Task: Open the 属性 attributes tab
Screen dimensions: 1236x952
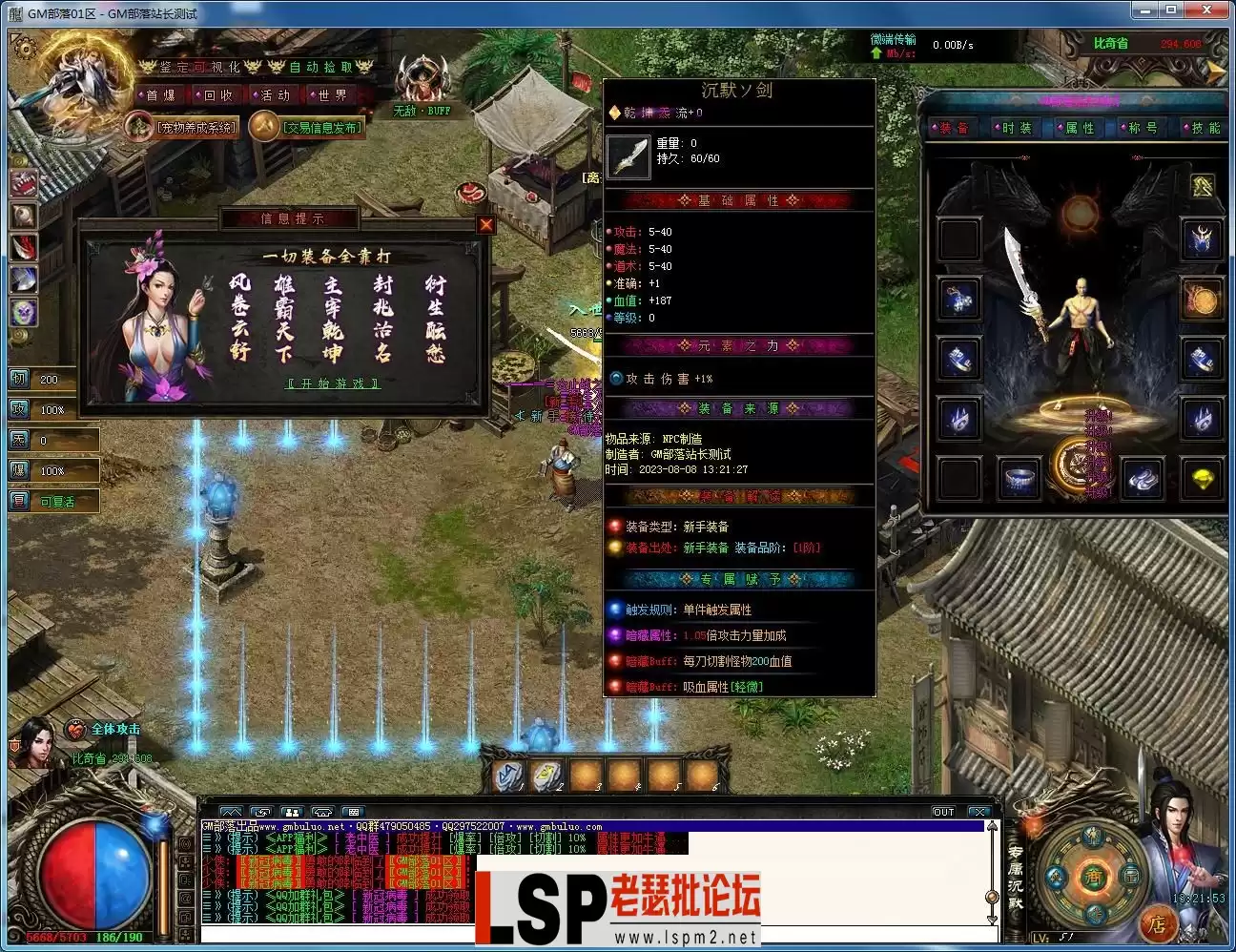Action: click(x=1079, y=127)
